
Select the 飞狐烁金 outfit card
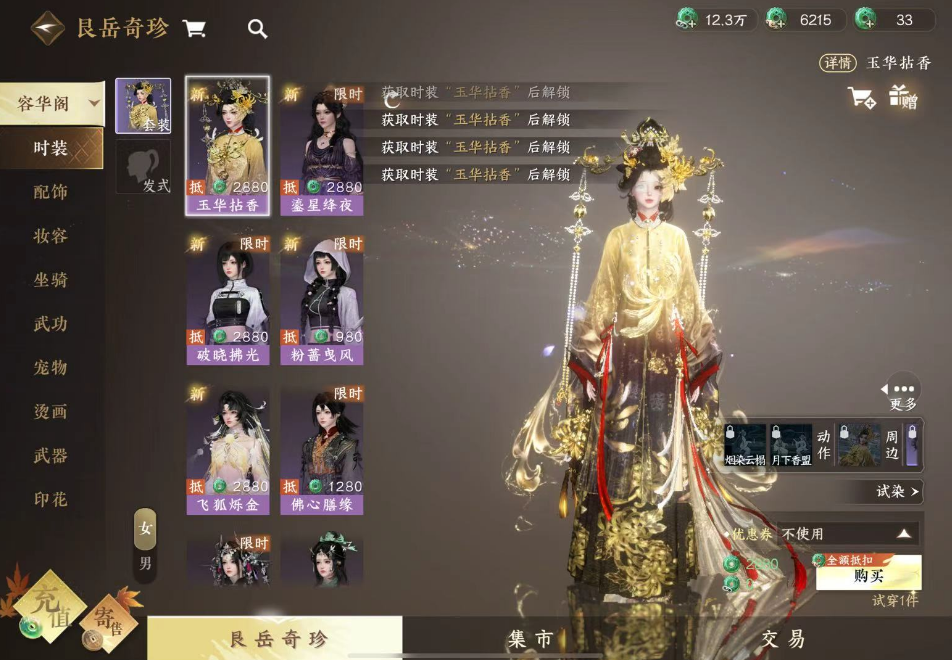point(228,450)
